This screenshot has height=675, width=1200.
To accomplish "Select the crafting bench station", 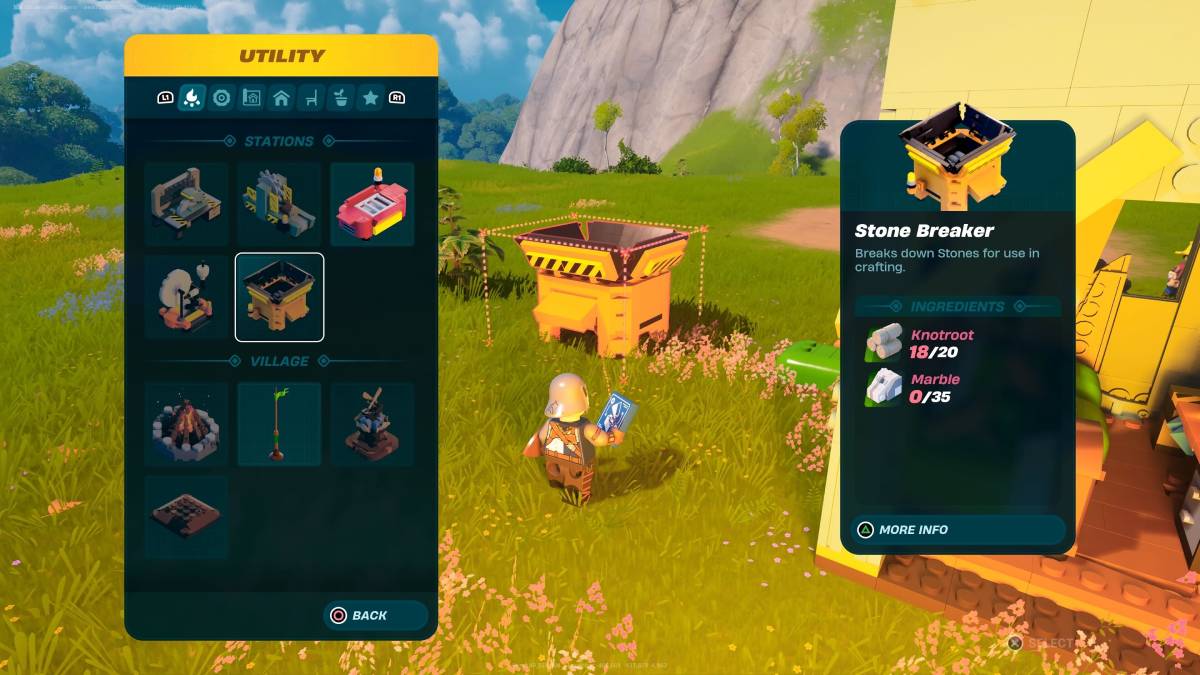I will [186, 204].
